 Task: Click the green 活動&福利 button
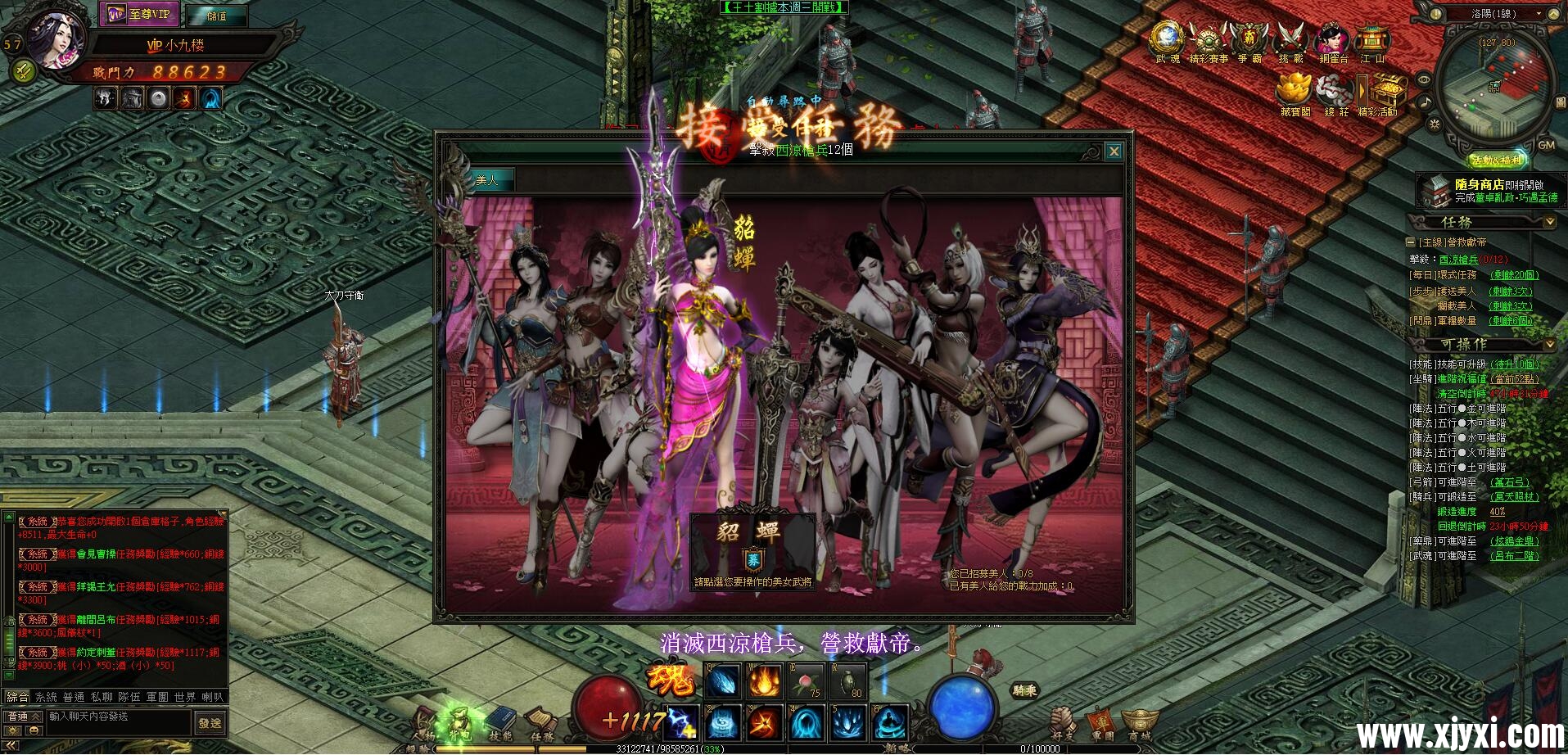[x=1496, y=160]
